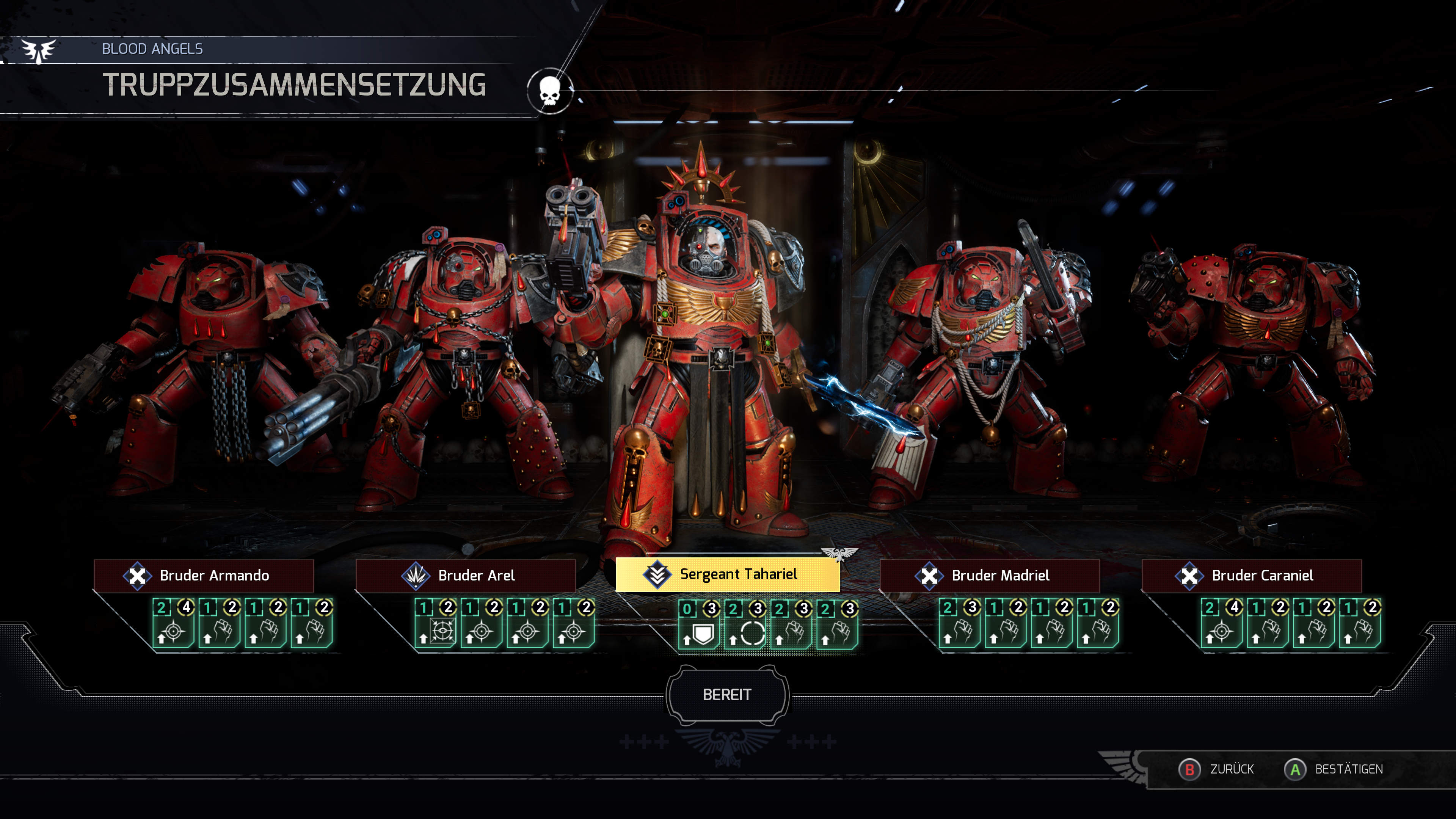This screenshot has height=819, width=1456.
Task: Click the BEREIT ready button
Action: [x=727, y=694]
